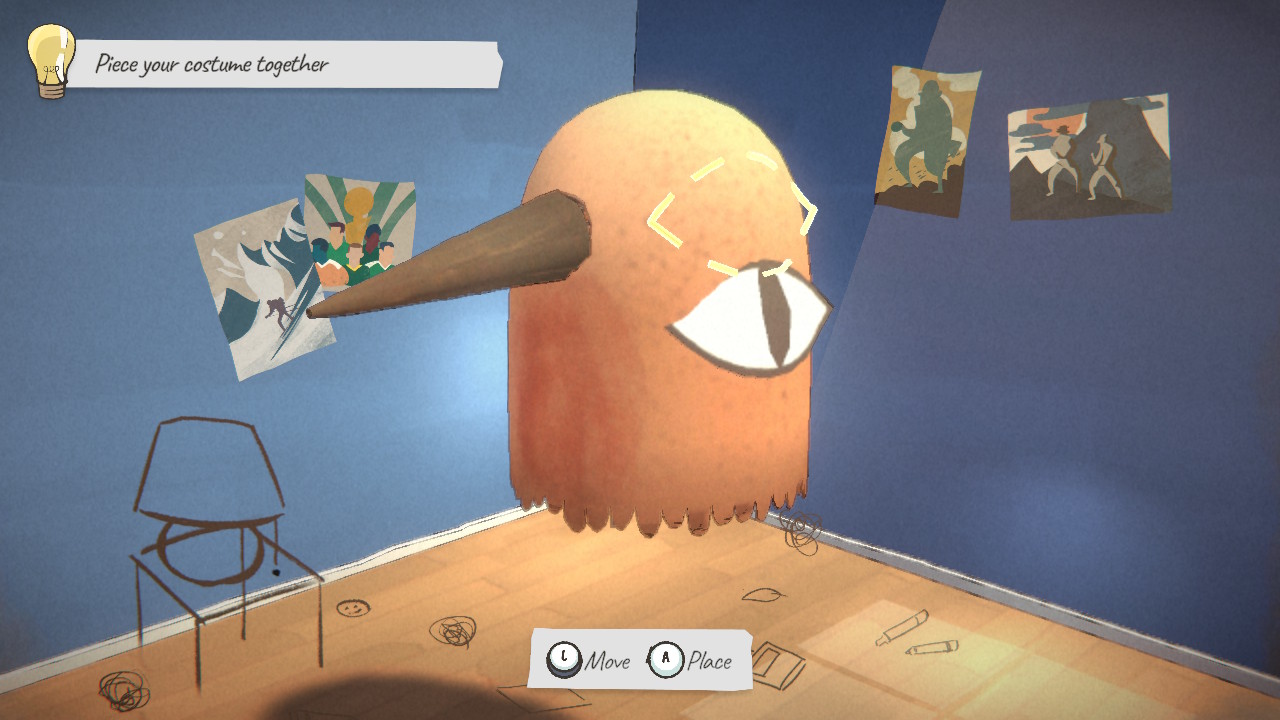Select the 'Piece your costume together' objective banner

[285, 65]
